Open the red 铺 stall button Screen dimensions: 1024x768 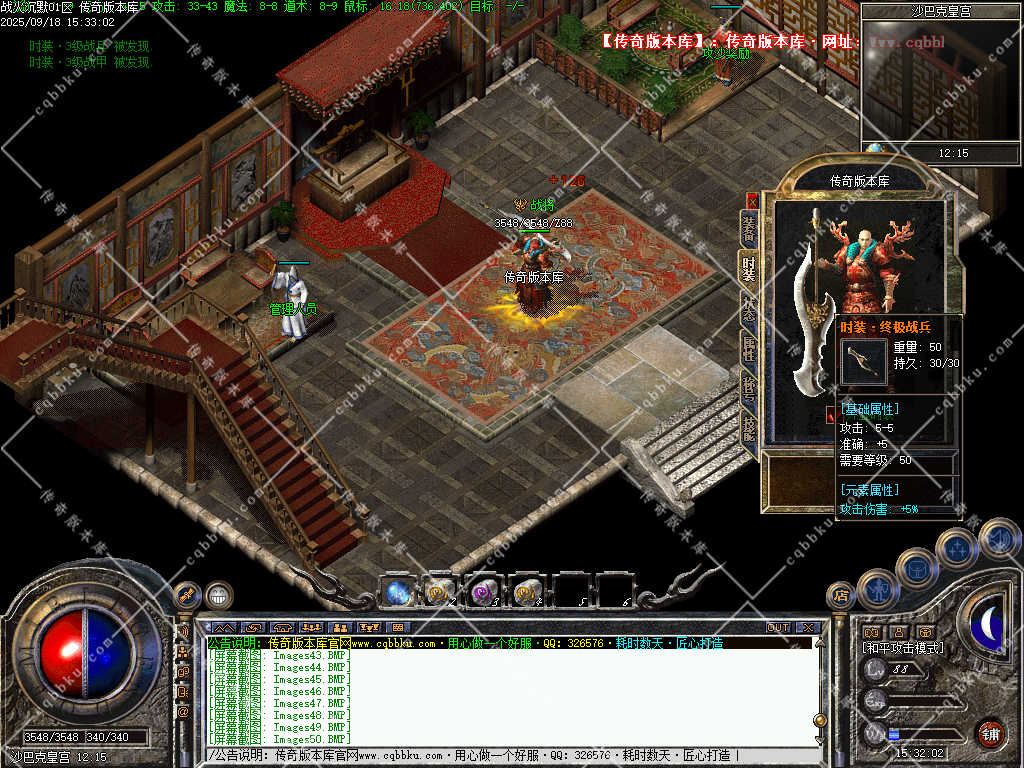point(990,734)
